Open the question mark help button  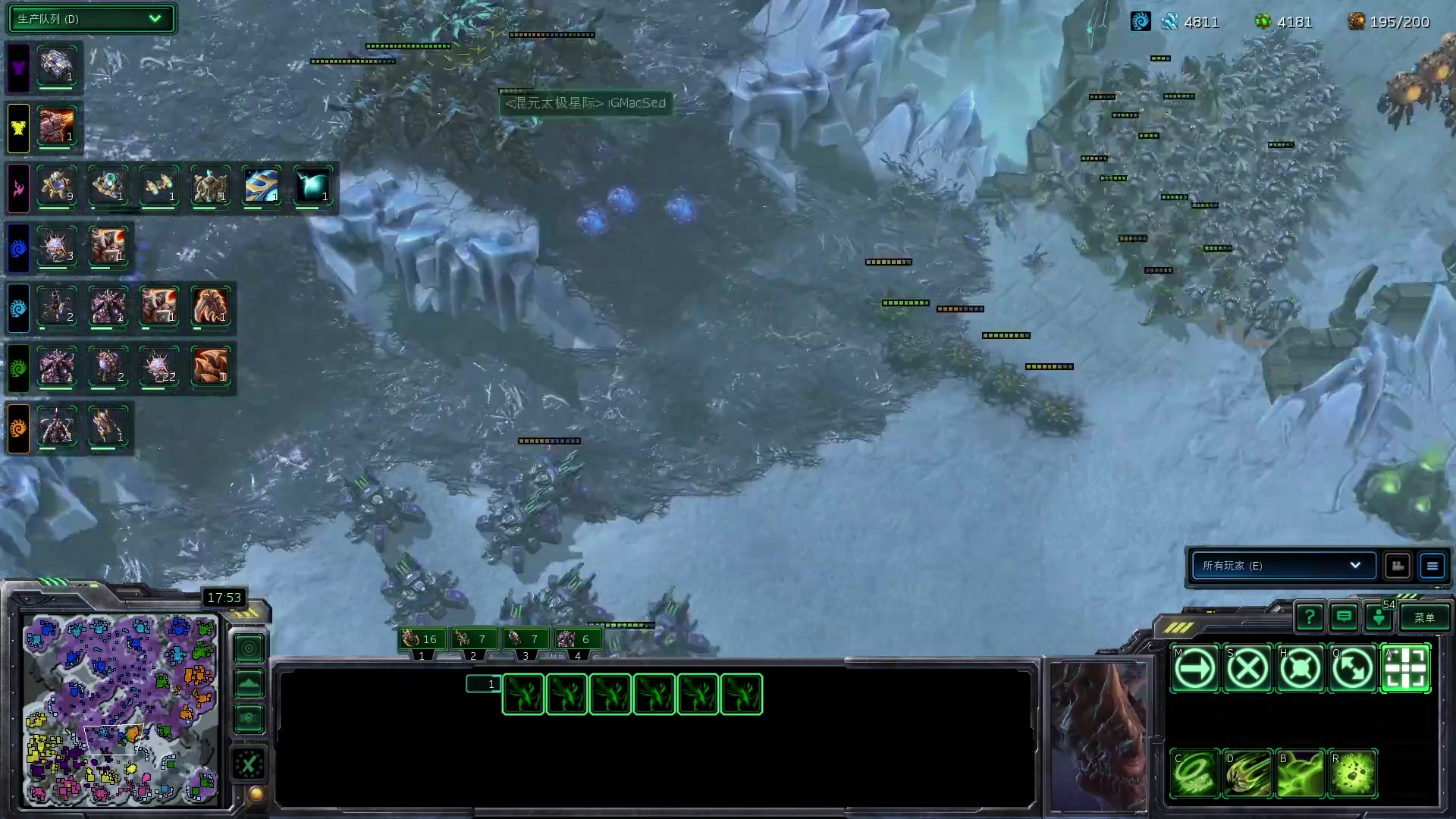1310,618
